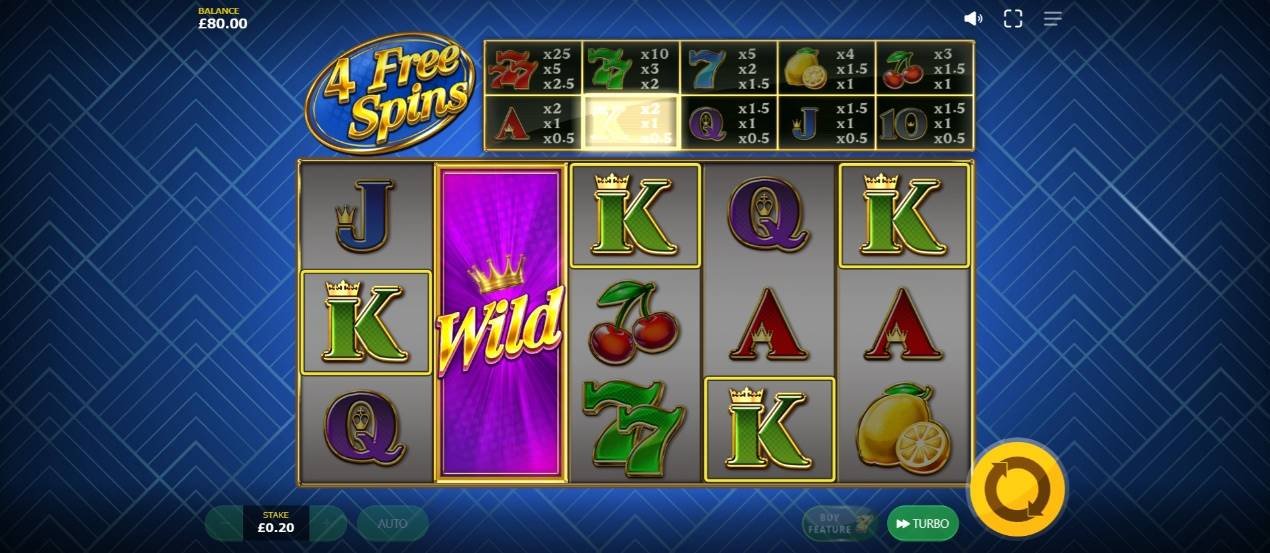
Task: Open the Buy Feature option
Action: coord(840,523)
